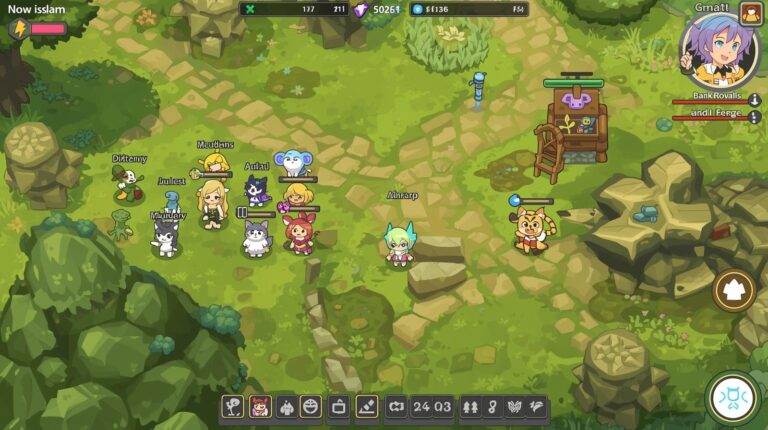Select the second quest tracker entry, ending in 'Ferge'
This screenshot has width=768, height=430.
pos(710,112)
